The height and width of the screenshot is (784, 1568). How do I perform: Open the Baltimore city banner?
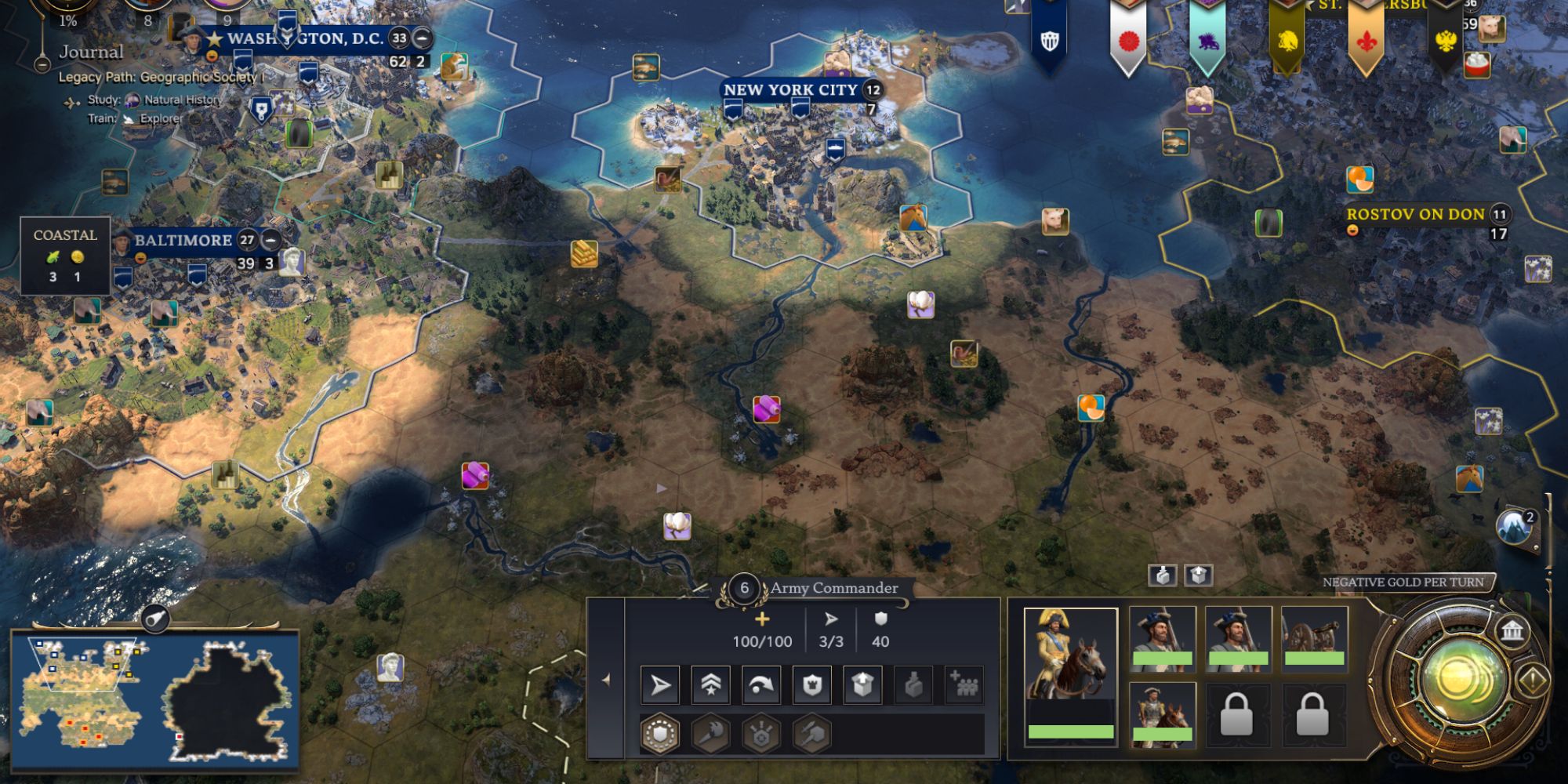tap(183, 241)
